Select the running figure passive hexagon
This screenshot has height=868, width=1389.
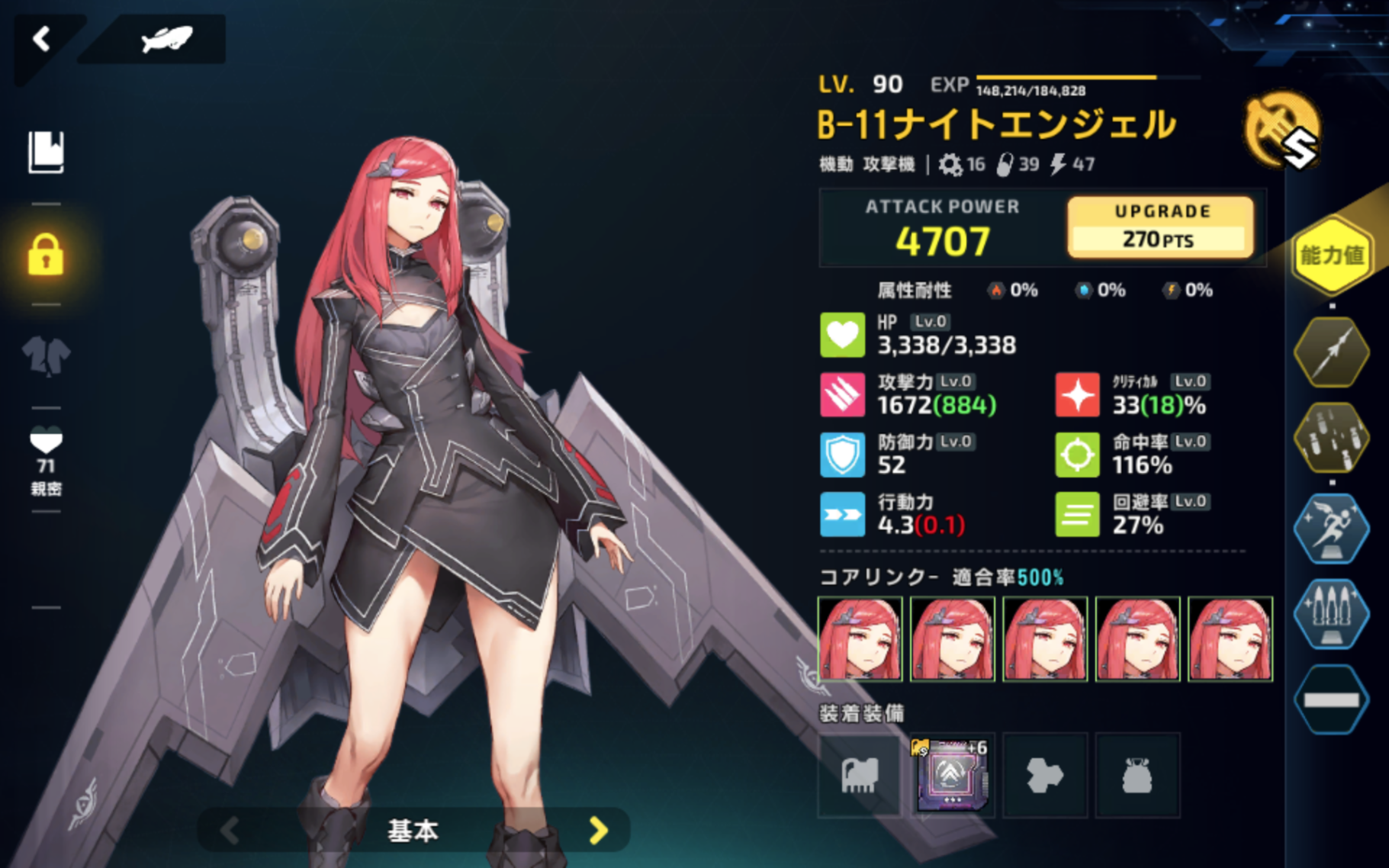[1331, 528]
